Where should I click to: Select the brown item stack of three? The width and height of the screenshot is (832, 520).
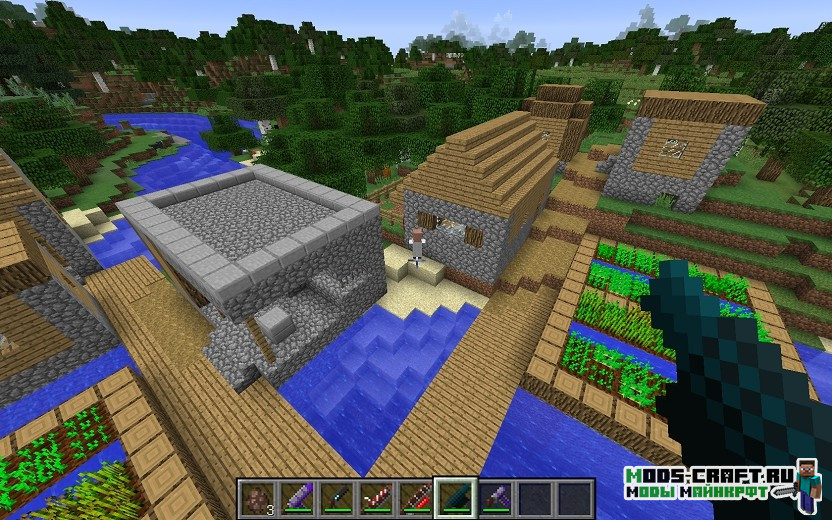coord(255,498)
